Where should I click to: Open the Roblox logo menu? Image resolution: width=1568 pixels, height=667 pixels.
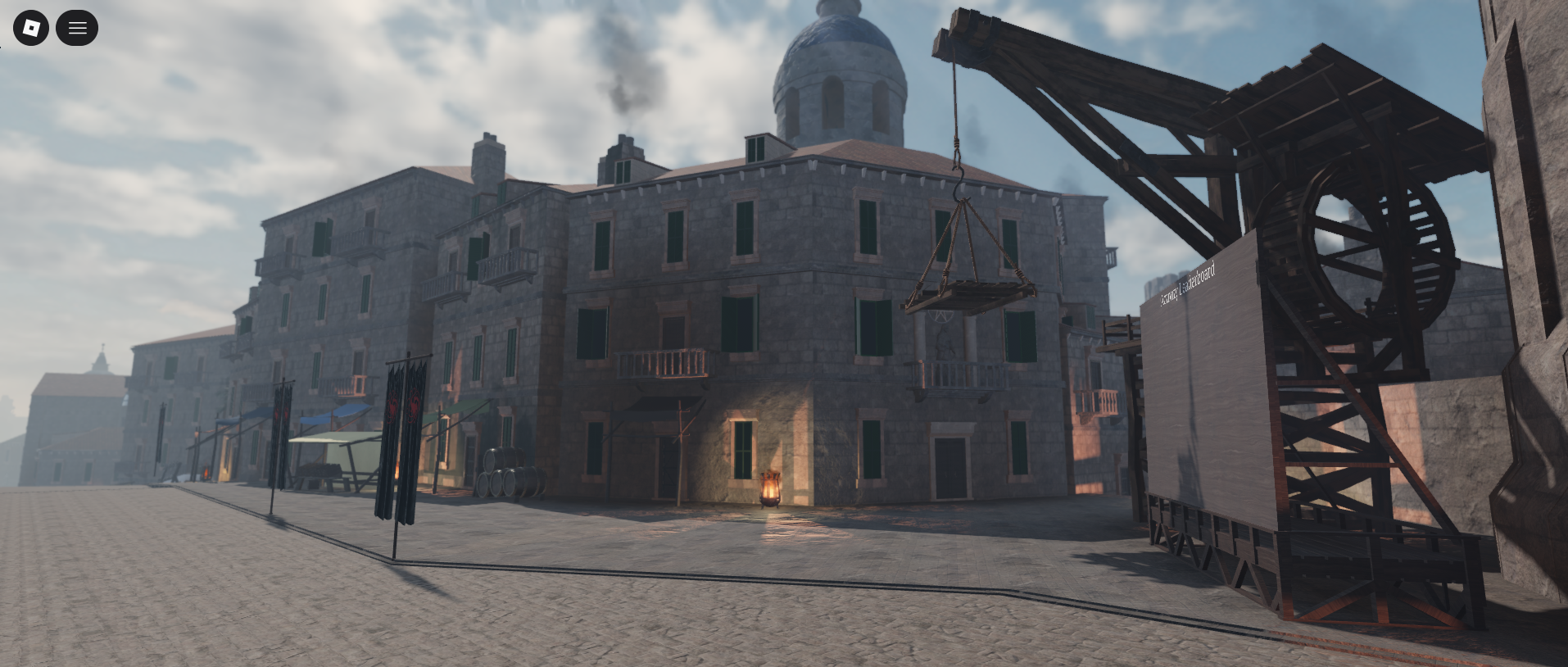pyautogui.click(x=31, y=28)
